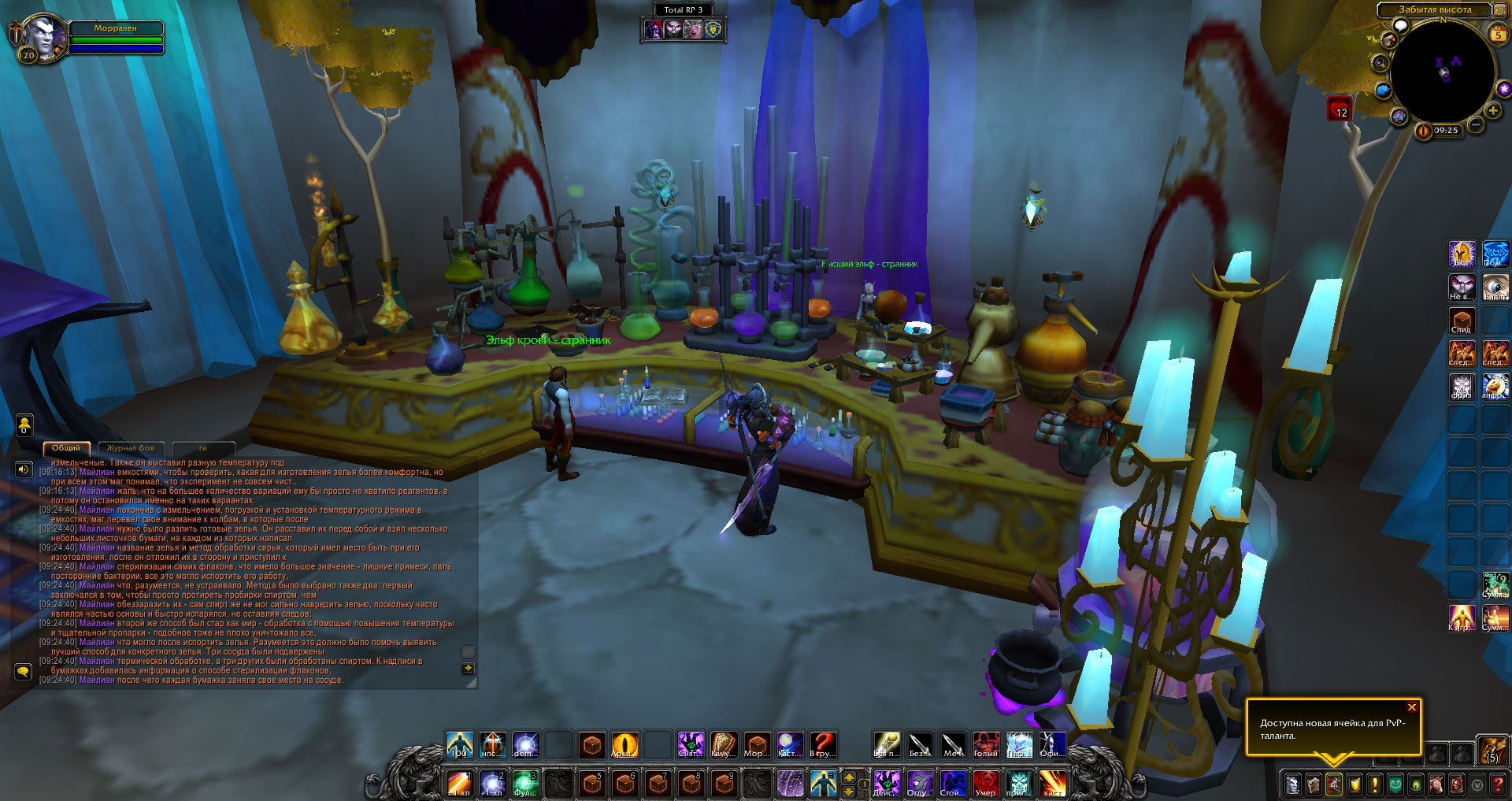Open the calendar button showing 5
The width and height of the screenshot is (1512, 801).
tap(1498, 35)
